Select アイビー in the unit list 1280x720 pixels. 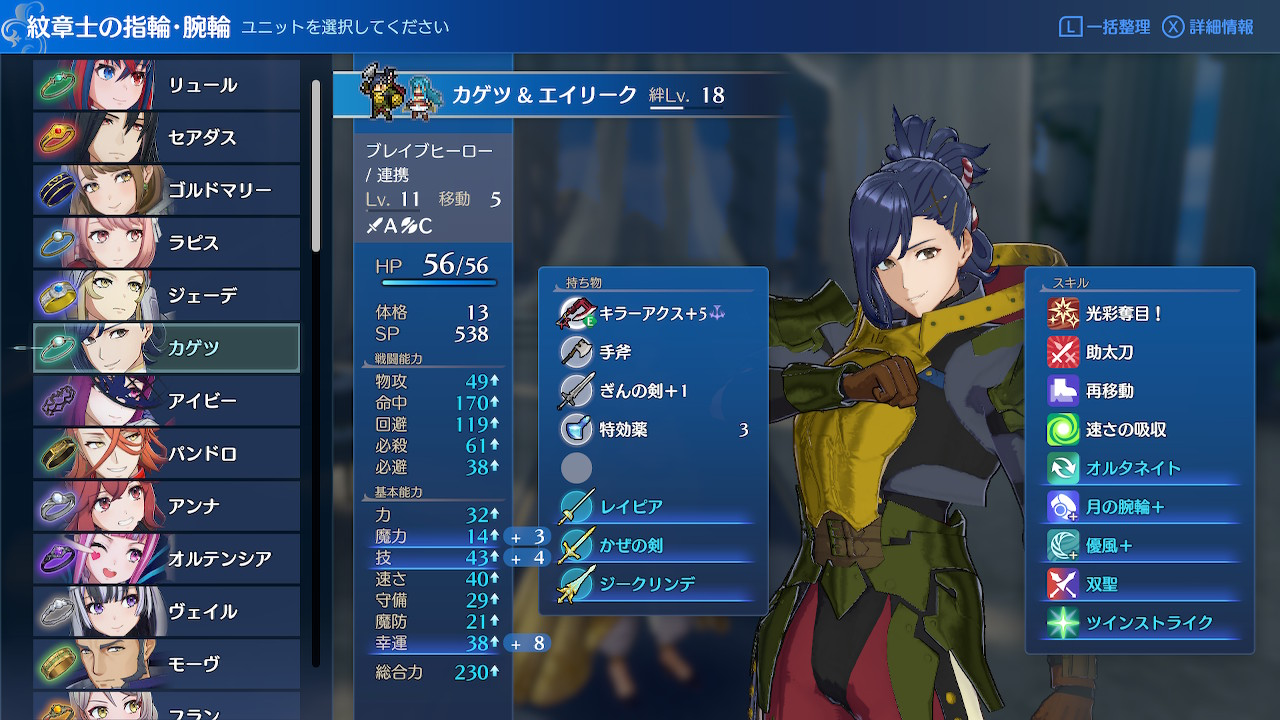[167, 401]
